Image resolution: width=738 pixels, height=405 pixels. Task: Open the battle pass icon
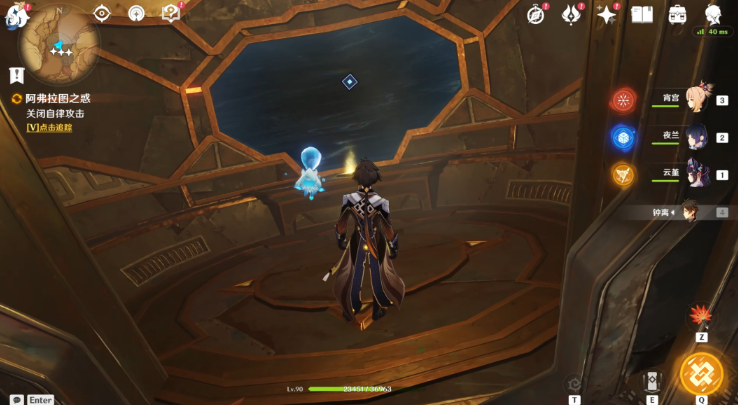[x=571, y=14]
